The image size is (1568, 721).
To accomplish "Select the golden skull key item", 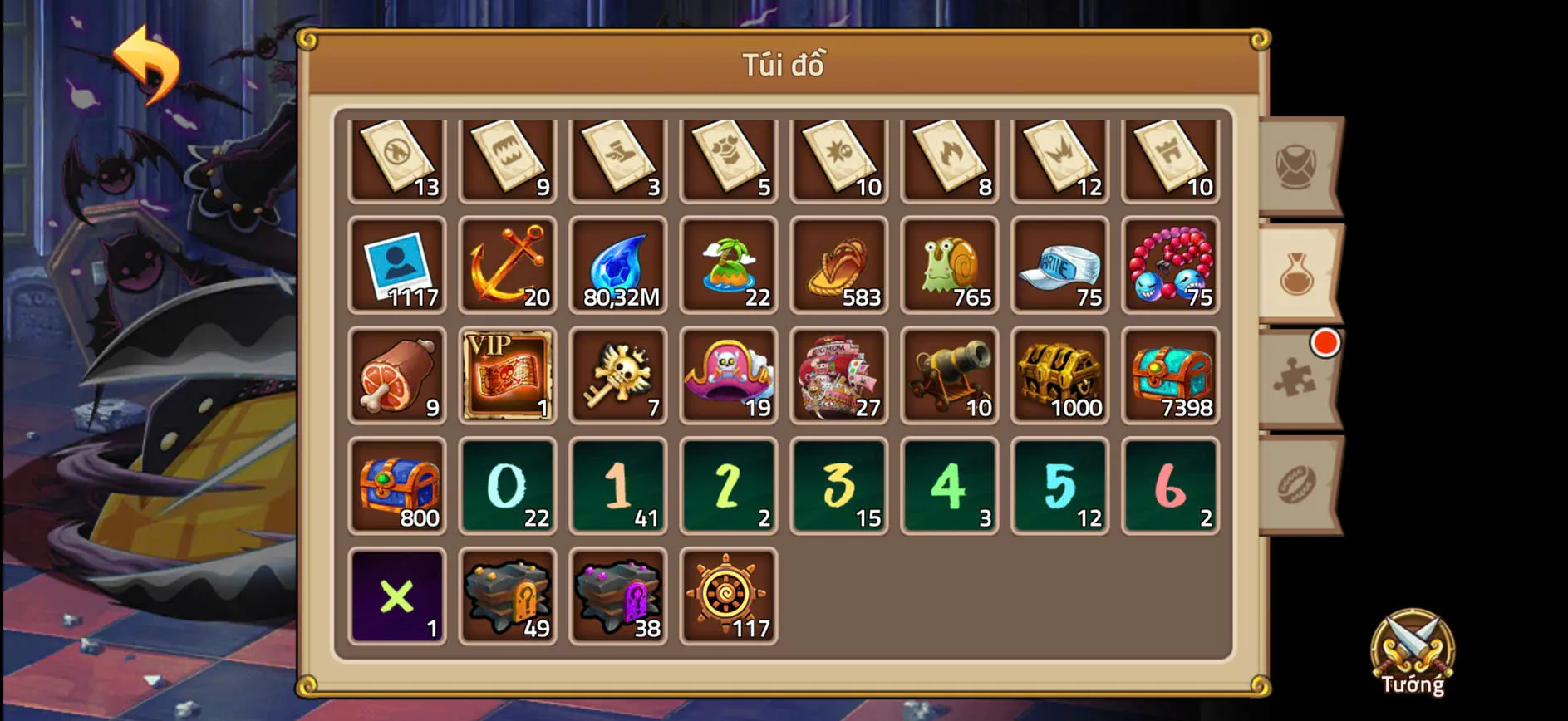I will 618,375.
